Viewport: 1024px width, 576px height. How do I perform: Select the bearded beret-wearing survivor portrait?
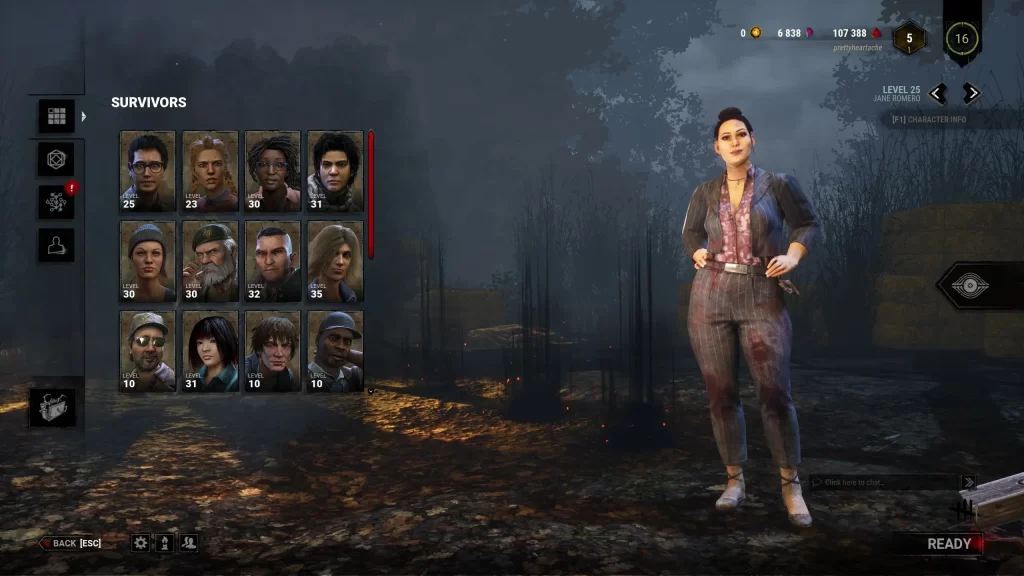click(210, 261)
